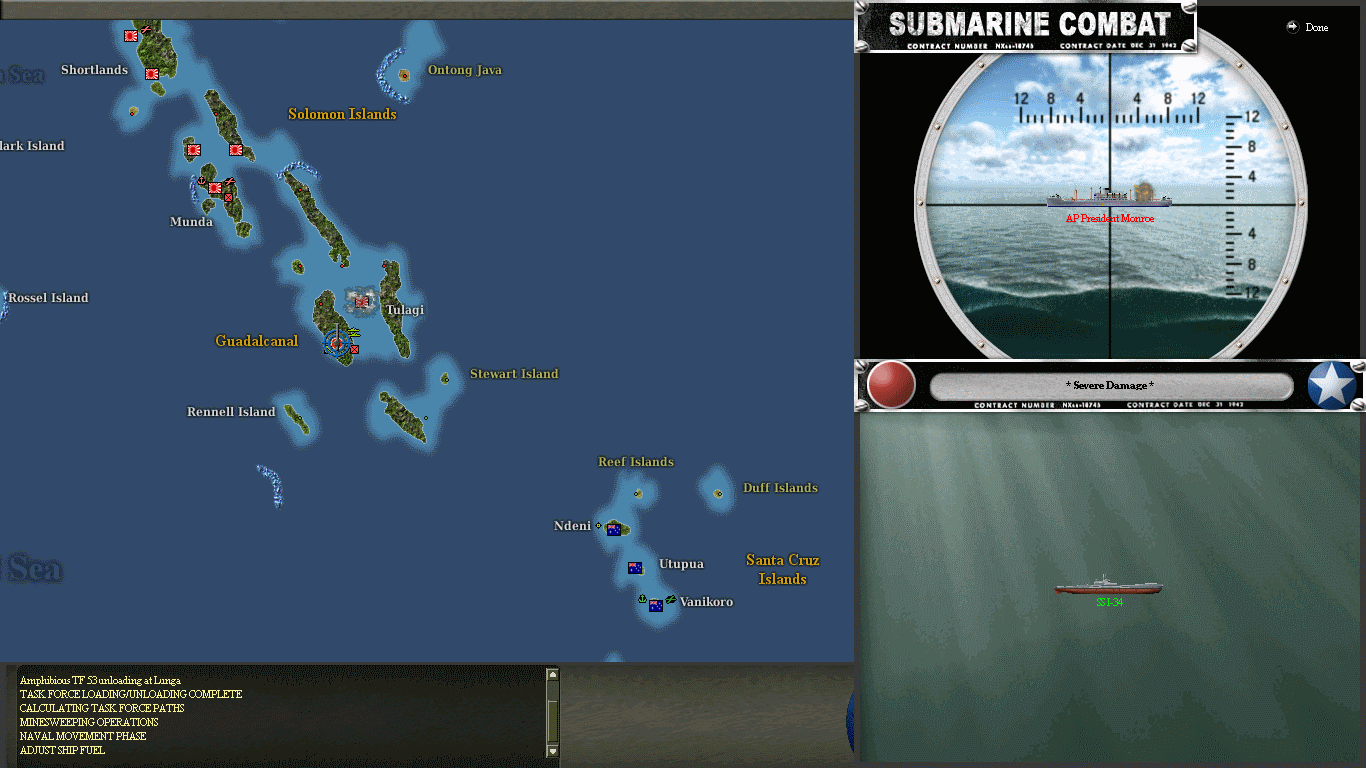This screenshot has width=1366, height=768.
Task: Click the Done control in the corner
Action: click(x=1309, y=28)
